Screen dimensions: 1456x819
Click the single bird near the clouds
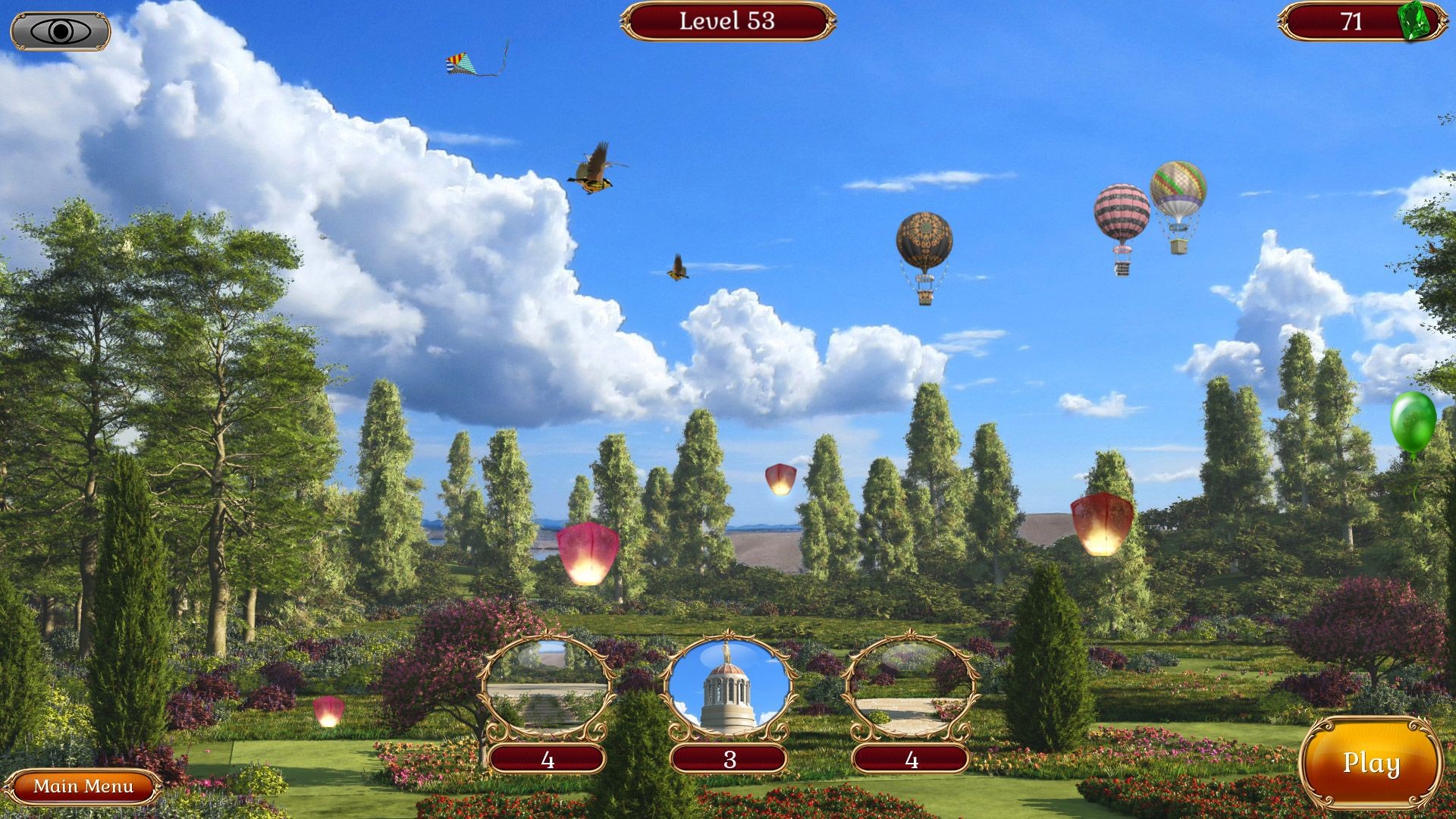[x=677, y=267]
